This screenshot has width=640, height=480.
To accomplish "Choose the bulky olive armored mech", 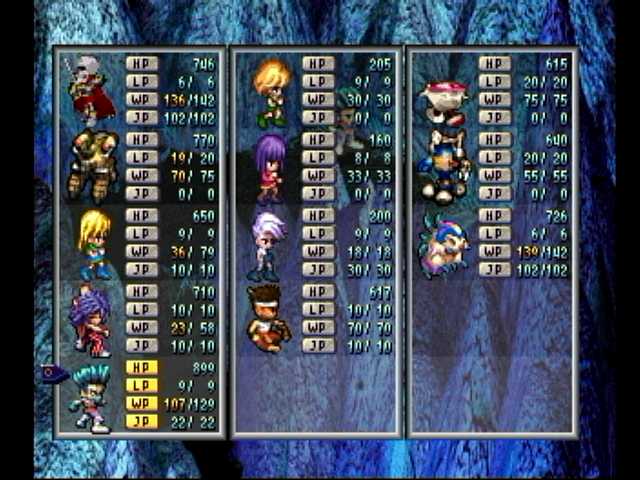I will tap(92, 165).
